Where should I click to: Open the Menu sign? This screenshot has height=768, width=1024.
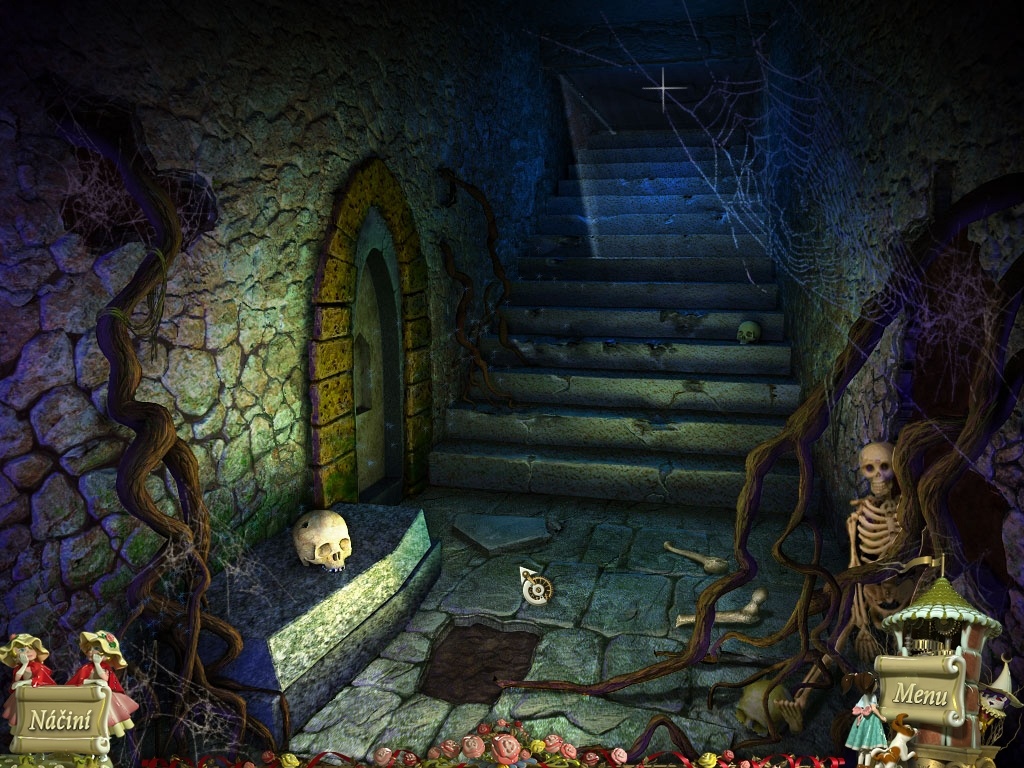920,691
